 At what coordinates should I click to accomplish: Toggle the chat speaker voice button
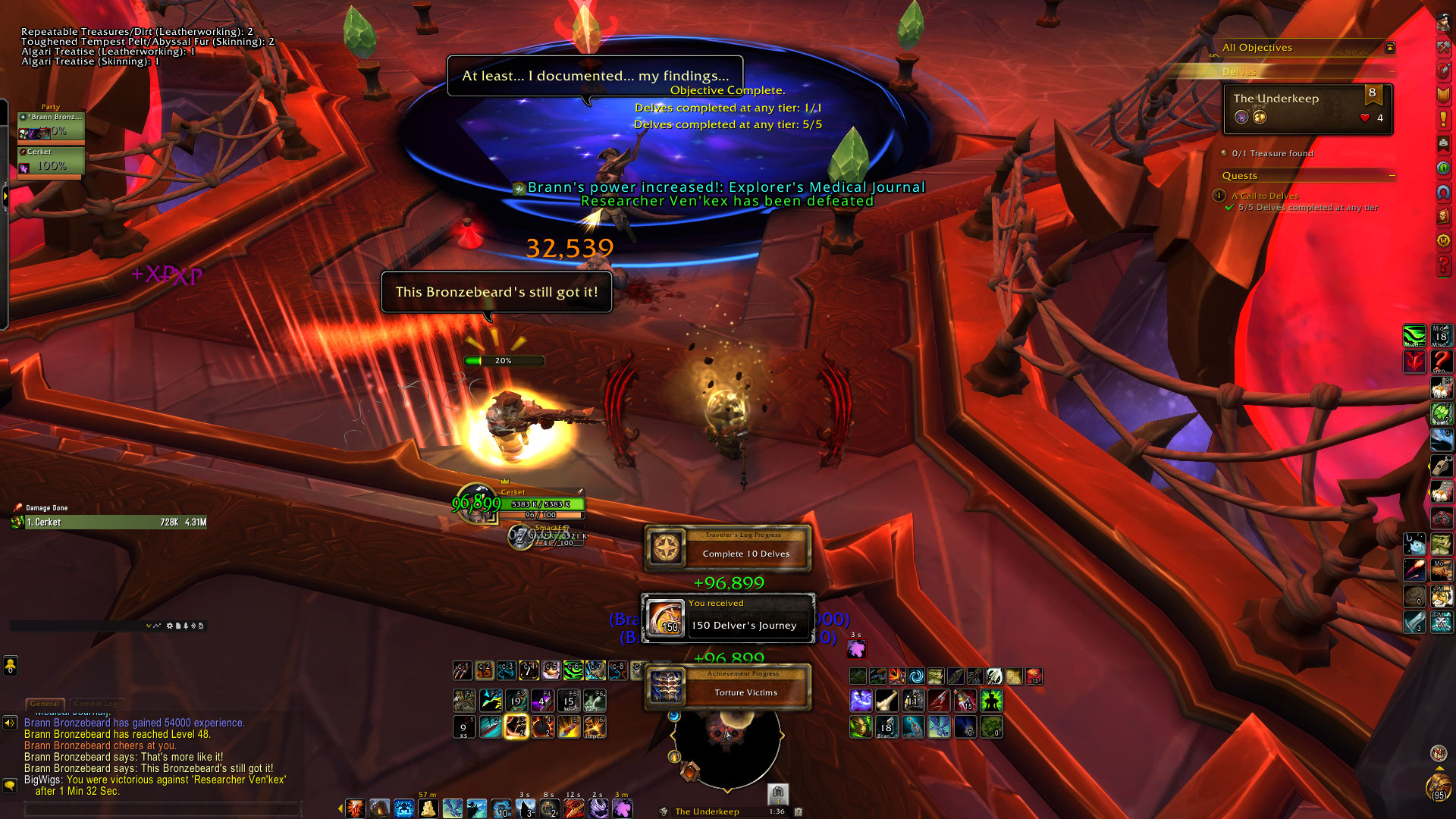pyautogui.click(x=10, y=723)
